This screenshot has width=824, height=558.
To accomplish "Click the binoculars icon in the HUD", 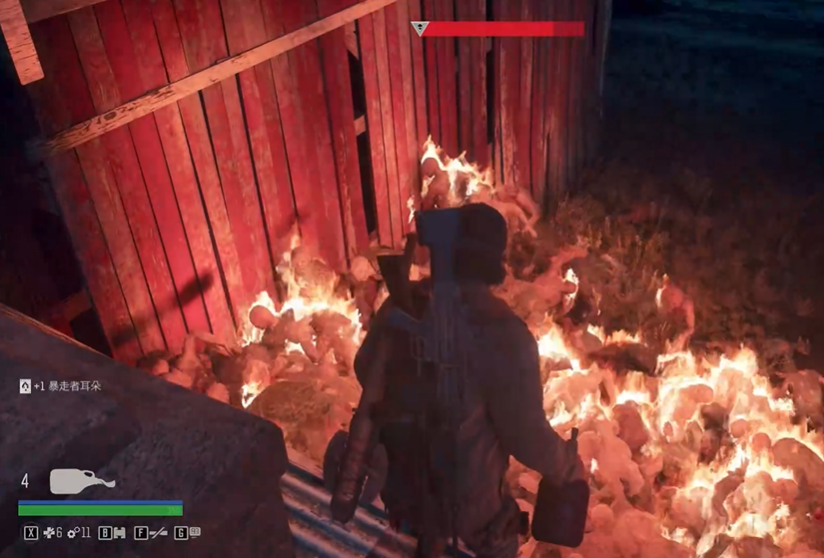I will click(x=120, y=533).
